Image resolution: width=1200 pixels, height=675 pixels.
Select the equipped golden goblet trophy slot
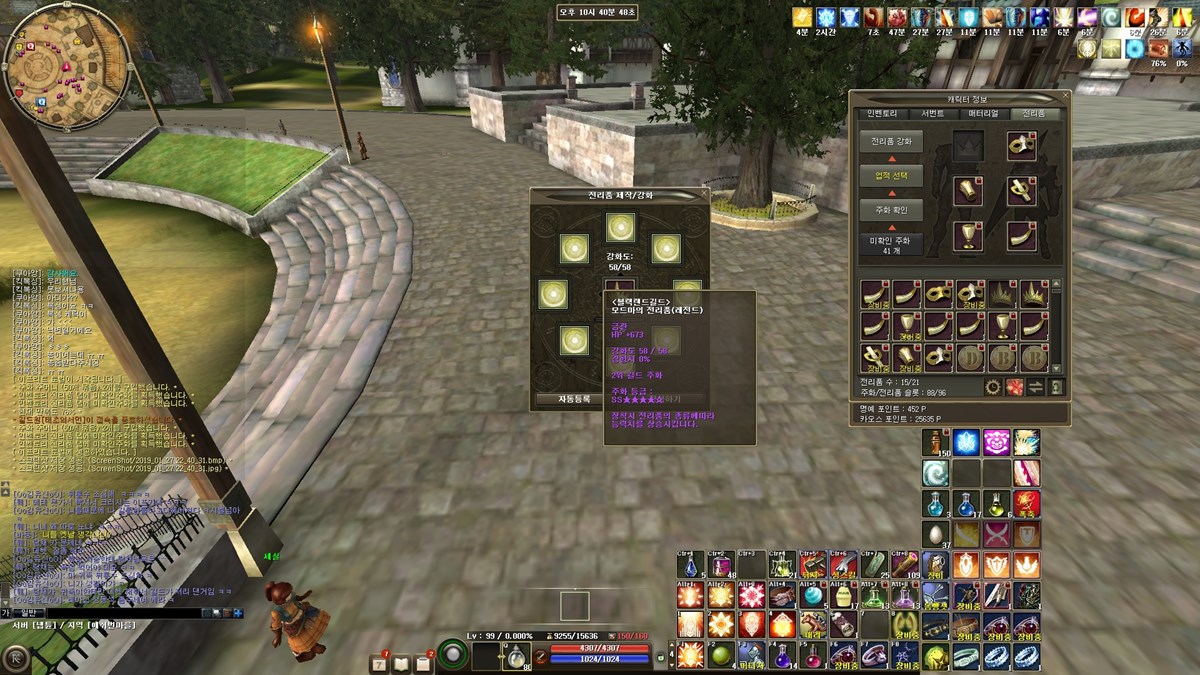pyautogui.click(x=968, y=237)
